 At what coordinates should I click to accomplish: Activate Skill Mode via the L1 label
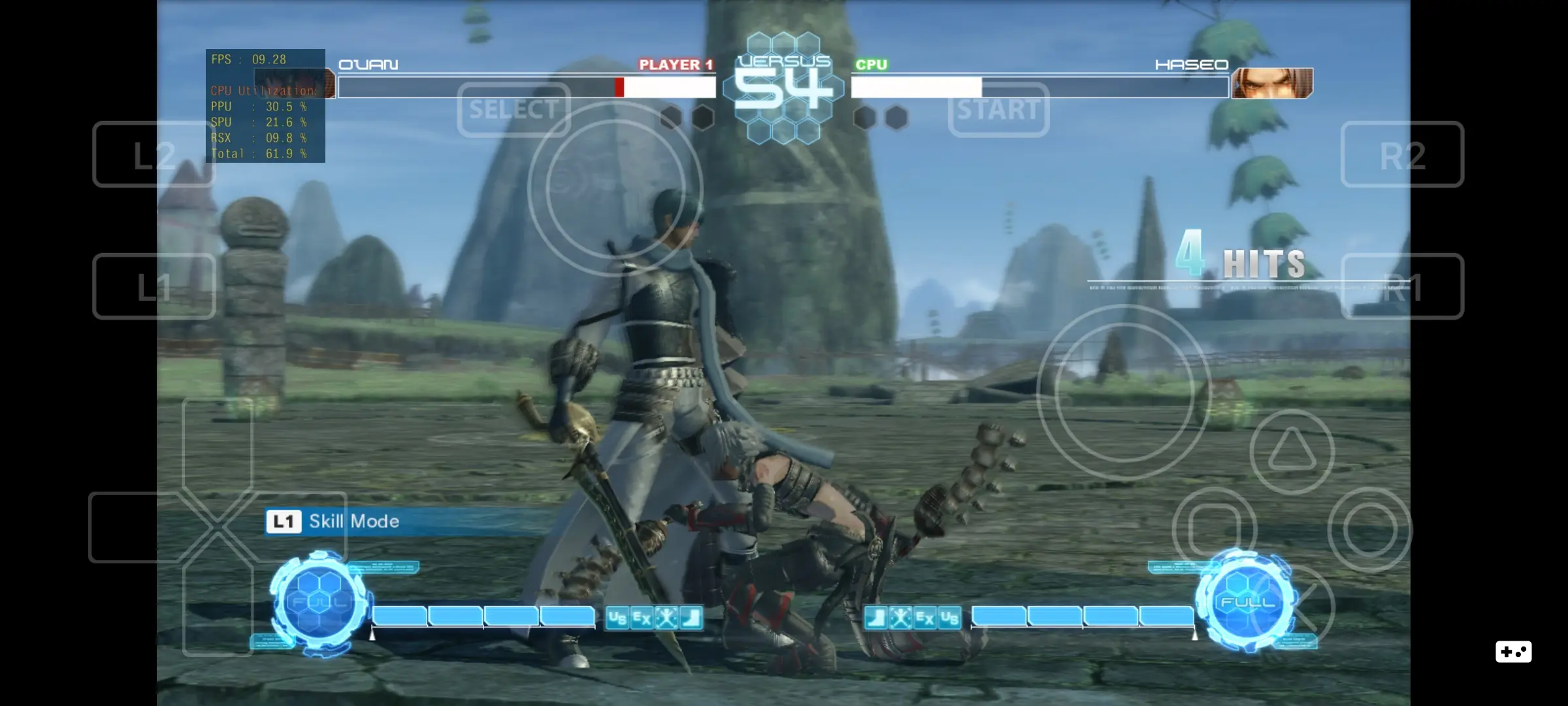click(x=284, y=522)
